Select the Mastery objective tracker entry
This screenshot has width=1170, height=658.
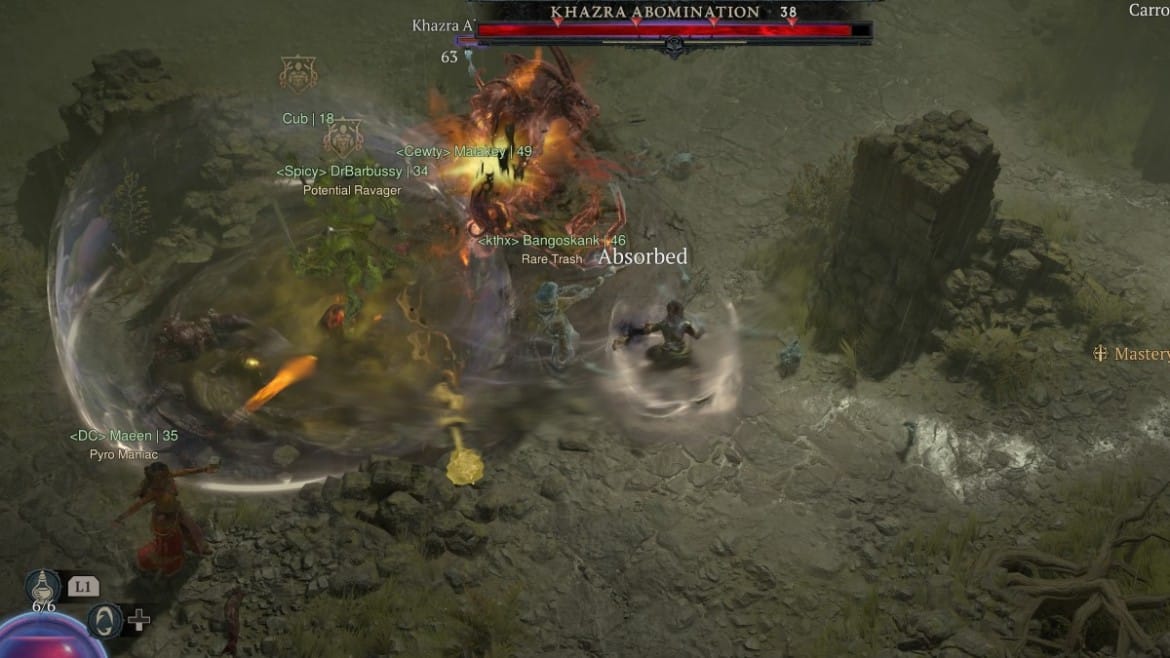(x=1132, y=354)
